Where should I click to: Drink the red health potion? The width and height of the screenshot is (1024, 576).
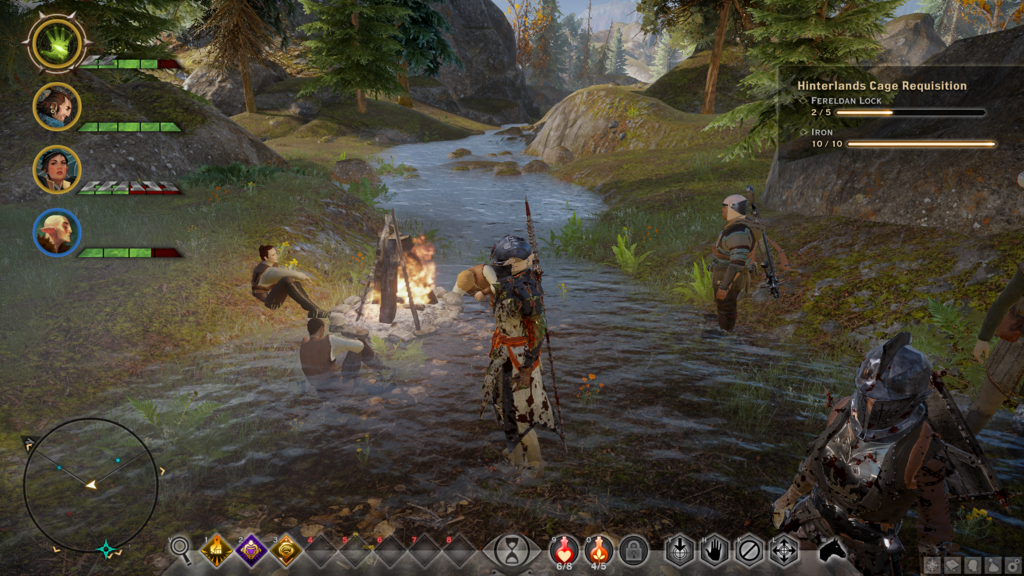click(564, 549)
